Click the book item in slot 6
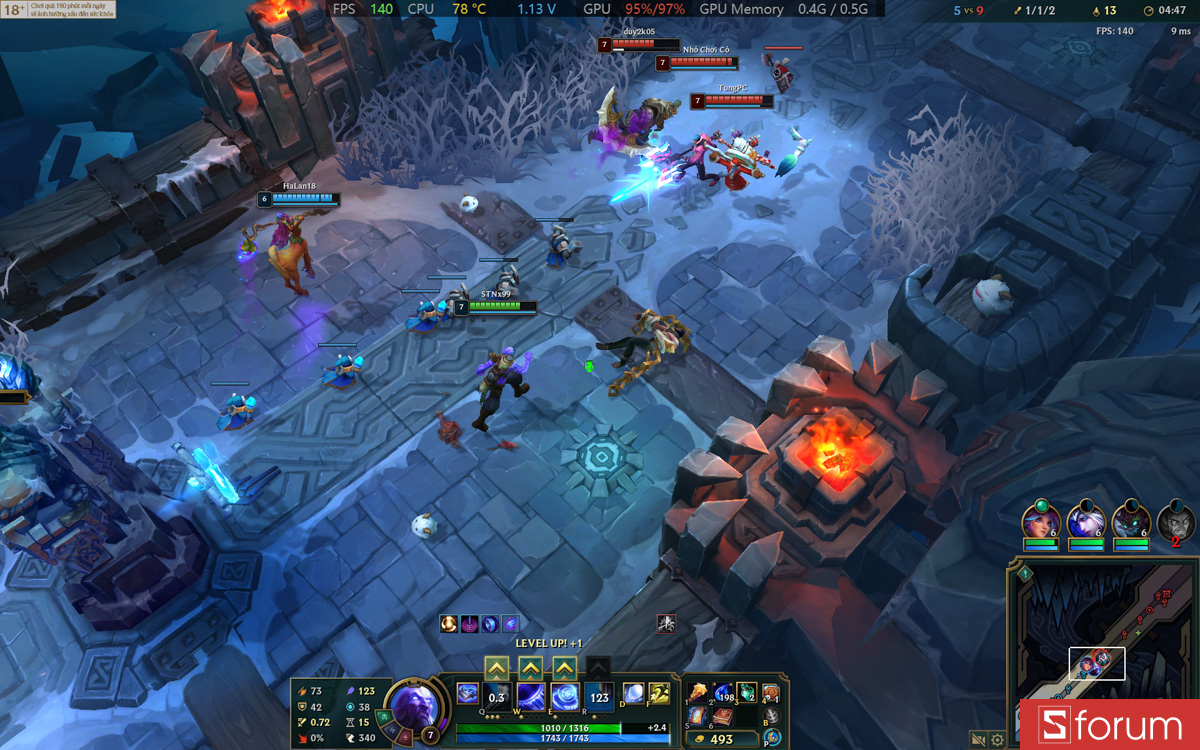This screenshot has width=1200, height=750. pos(722,716)
